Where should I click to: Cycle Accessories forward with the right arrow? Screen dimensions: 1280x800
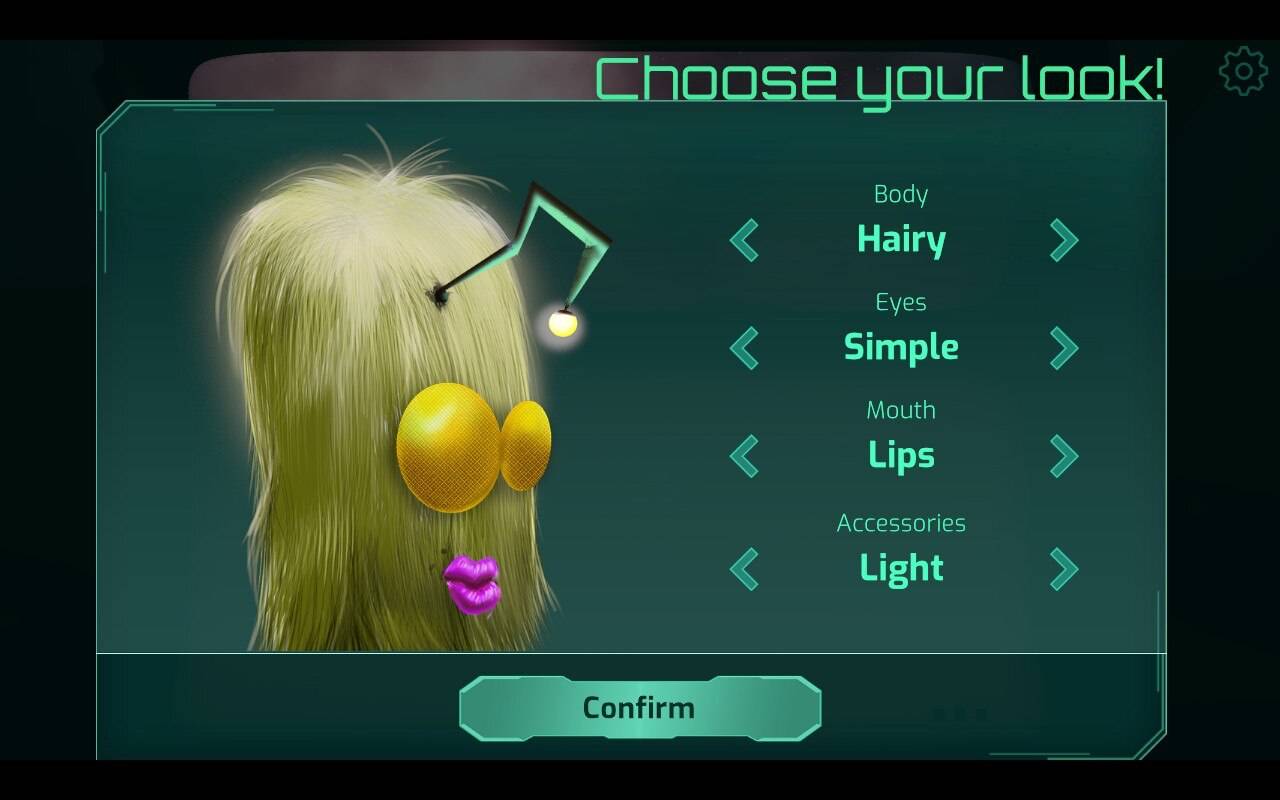tap(1063, 569)
